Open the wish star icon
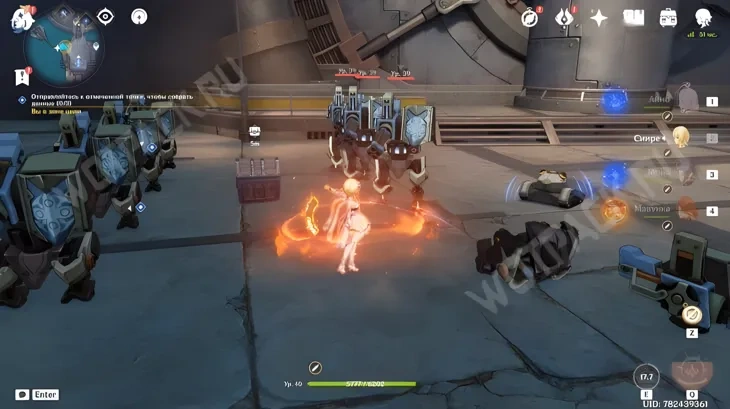The height and width of the screenshot is (409, 730). [x=599, y=17]
